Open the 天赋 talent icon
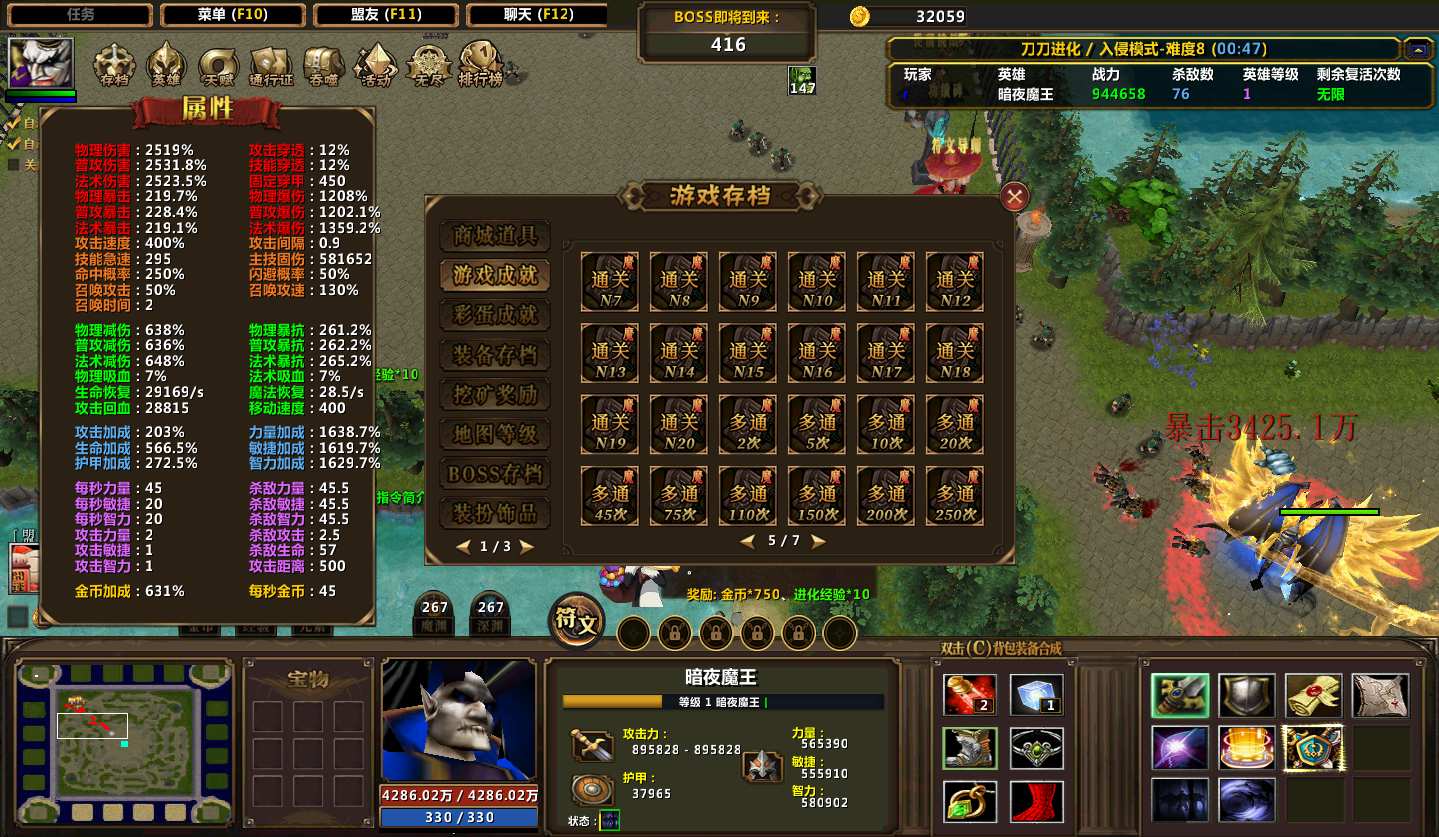The height and width of the screenshot is (837, 1439). pyautogui.click(x=217, y=65)
